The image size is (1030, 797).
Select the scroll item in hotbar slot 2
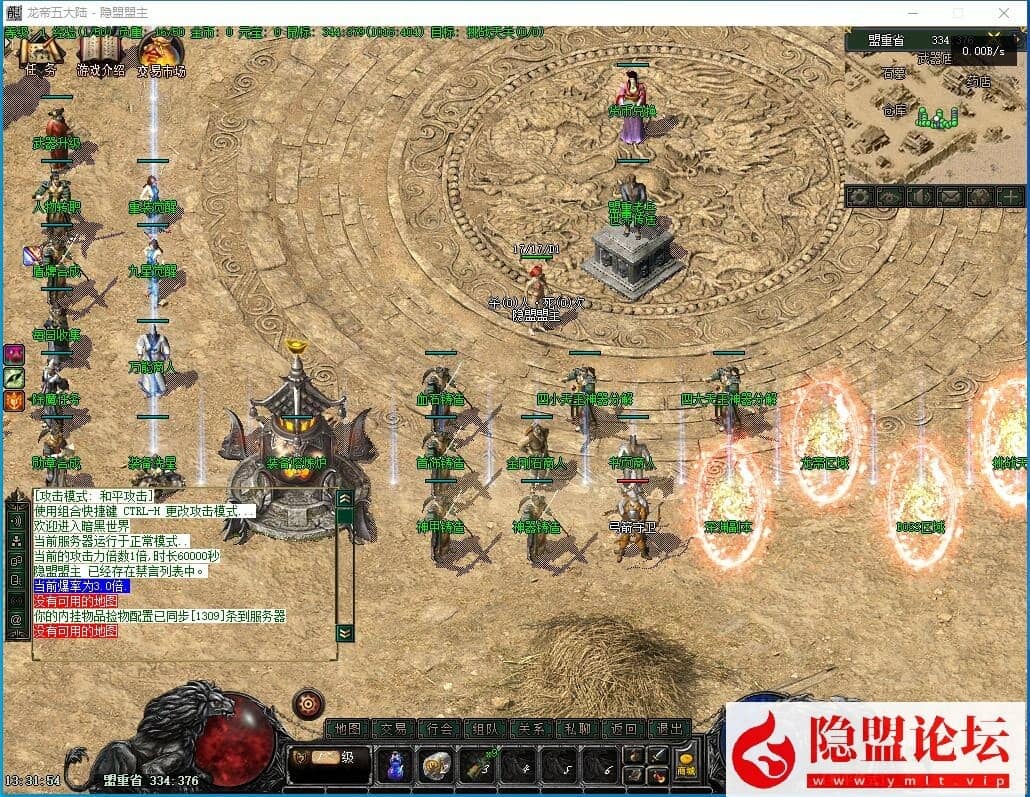[x=435, y=765]
